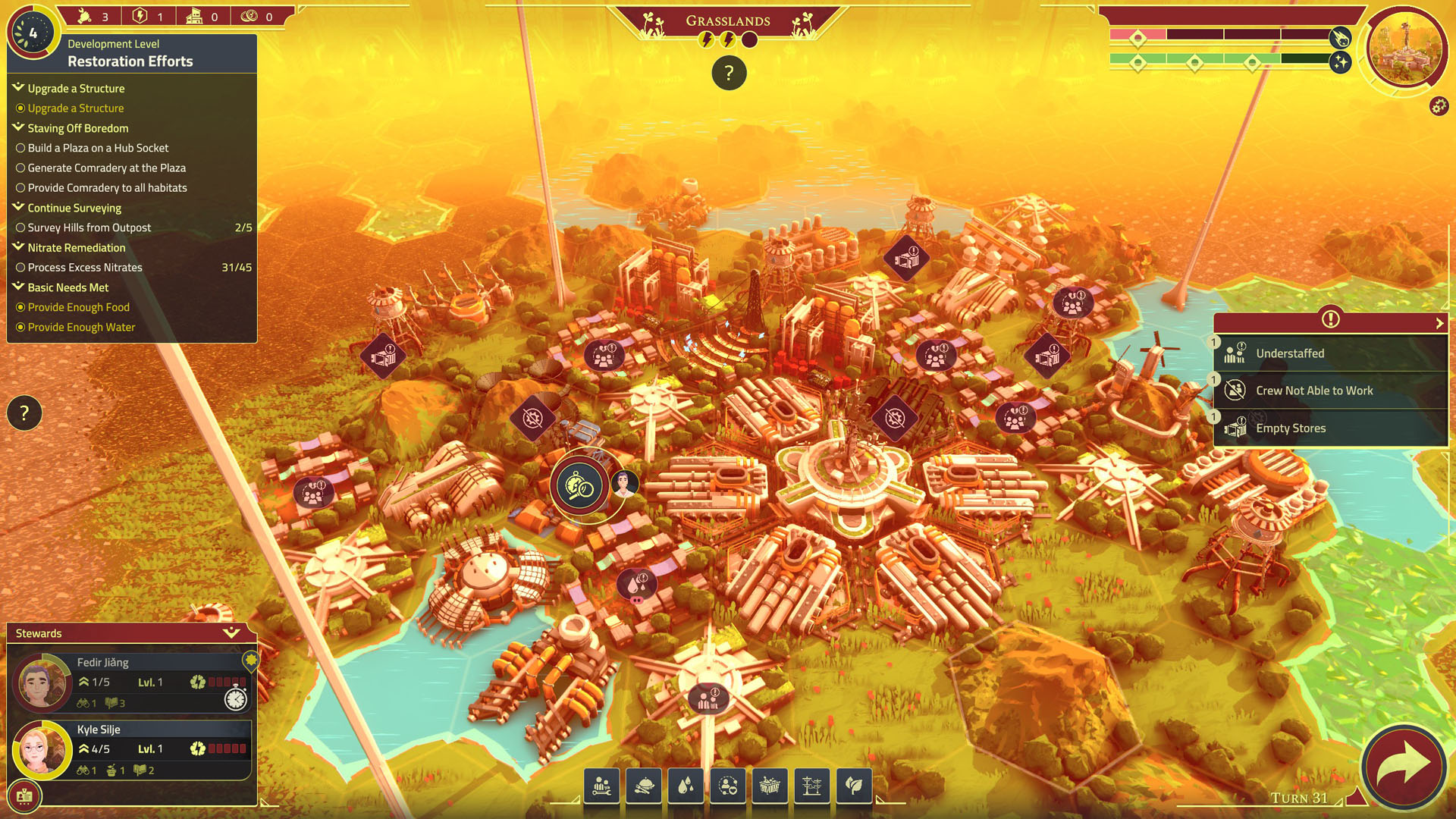This screenshot has width=1456, height=819.
Task: Open the comradery heart build category
Action: tap(728, 786)
